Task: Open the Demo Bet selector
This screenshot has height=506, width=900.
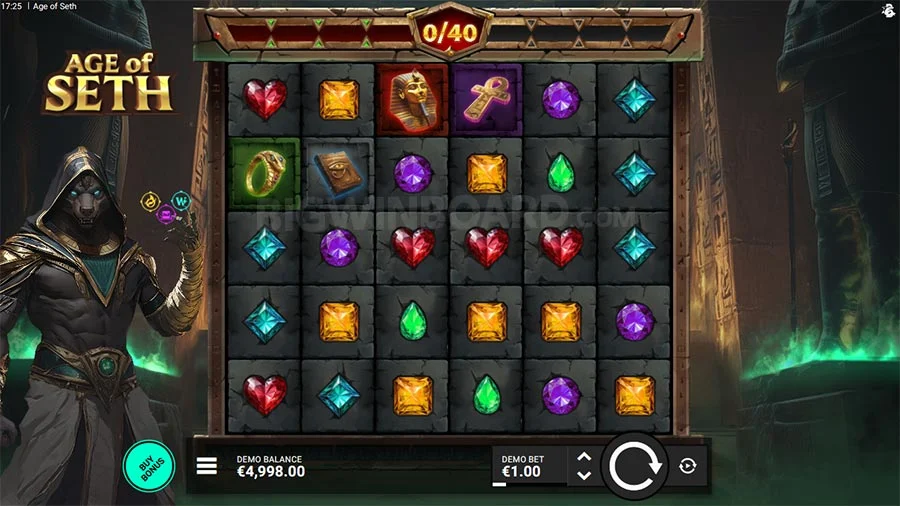Action: 527,466
